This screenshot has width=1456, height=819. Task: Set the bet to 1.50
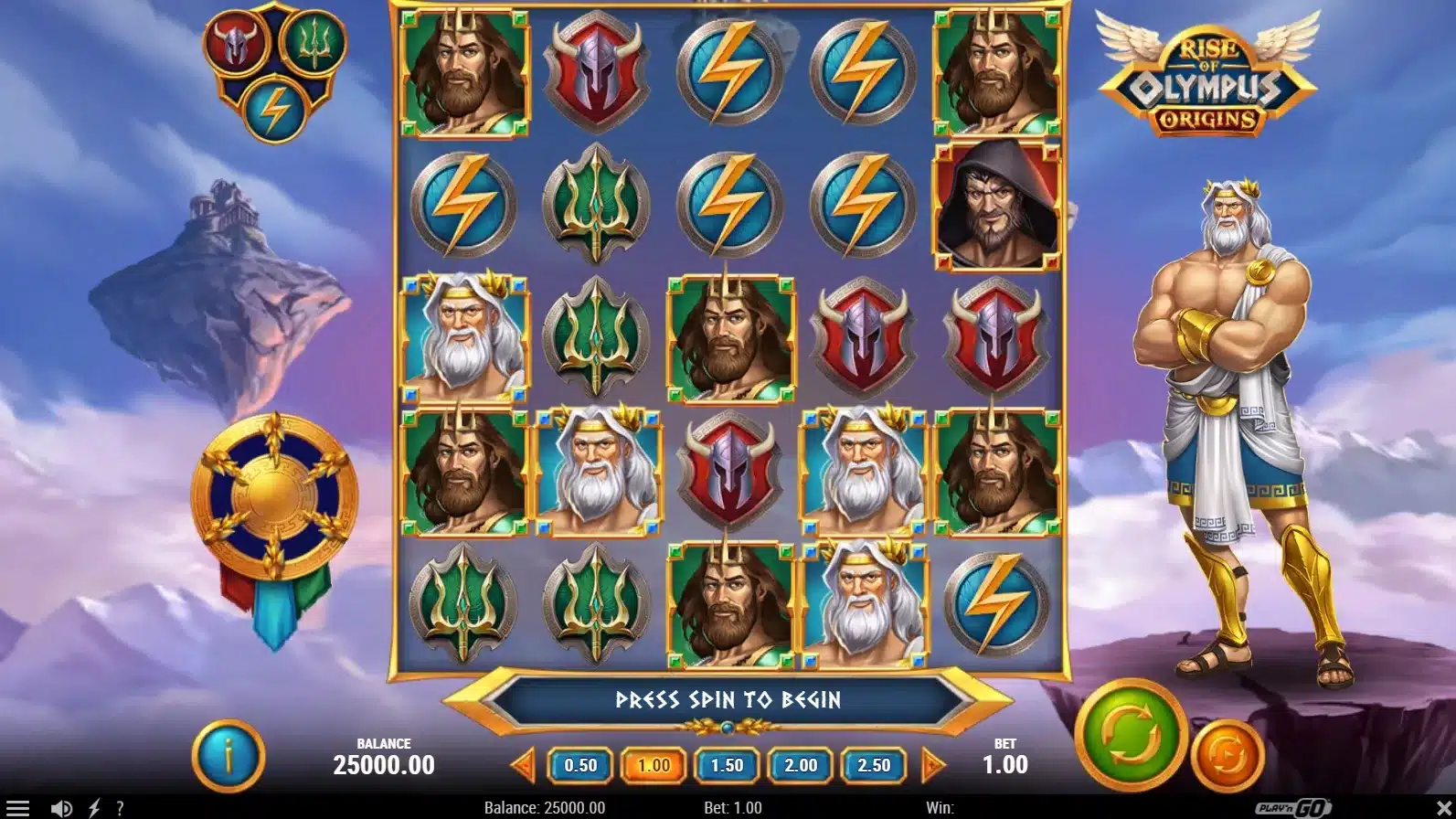(x=727, y=765)
